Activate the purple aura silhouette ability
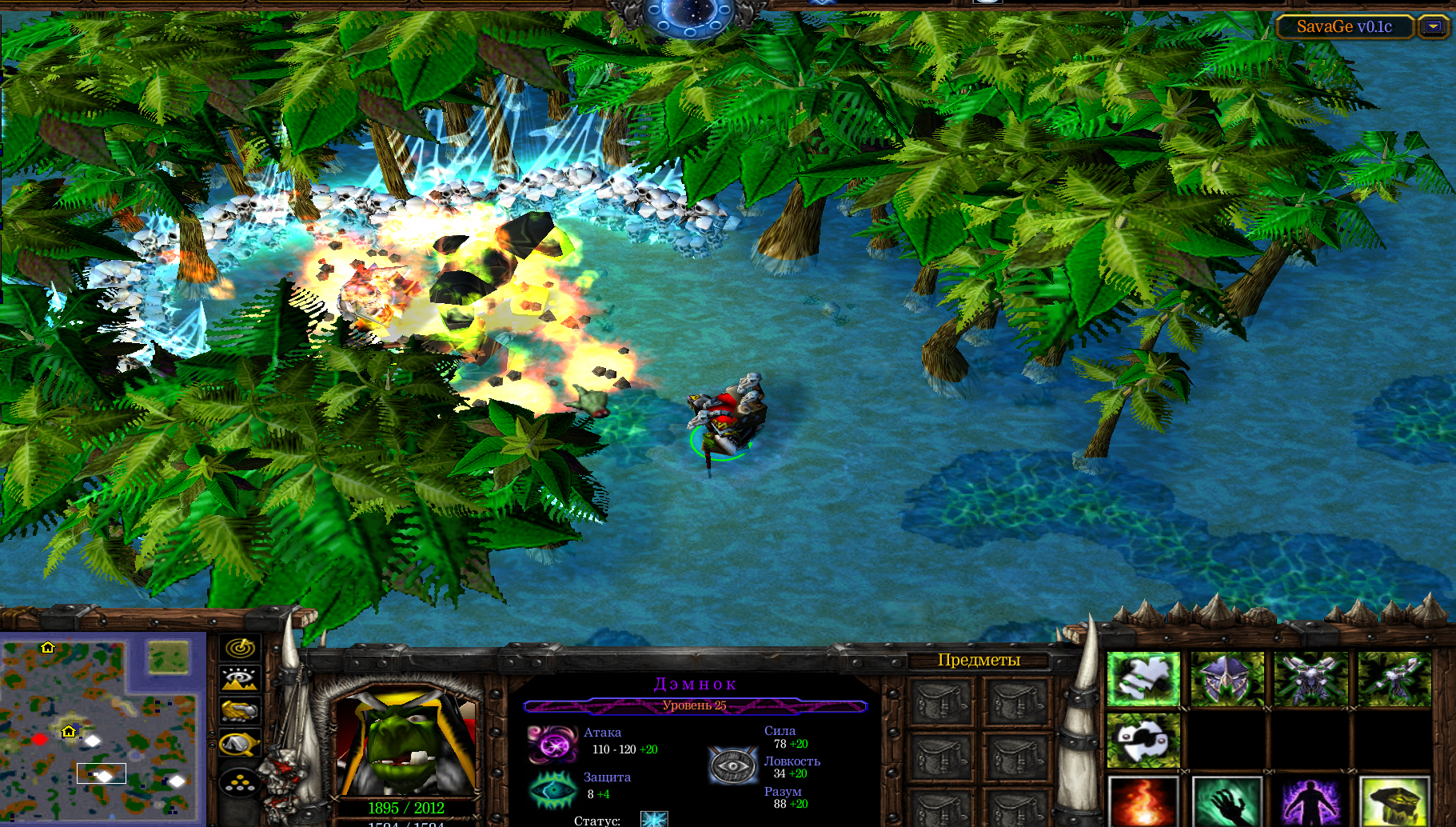 (1311, 802)
